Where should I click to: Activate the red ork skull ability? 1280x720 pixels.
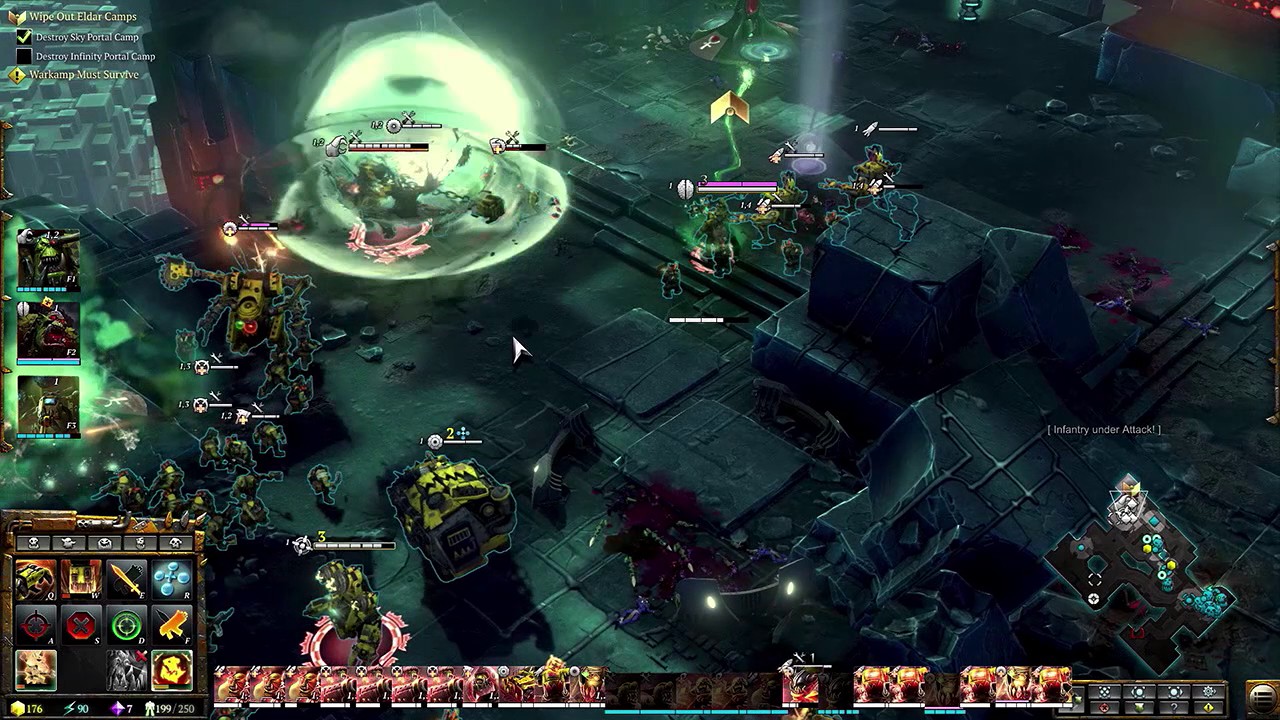(172, 671)
